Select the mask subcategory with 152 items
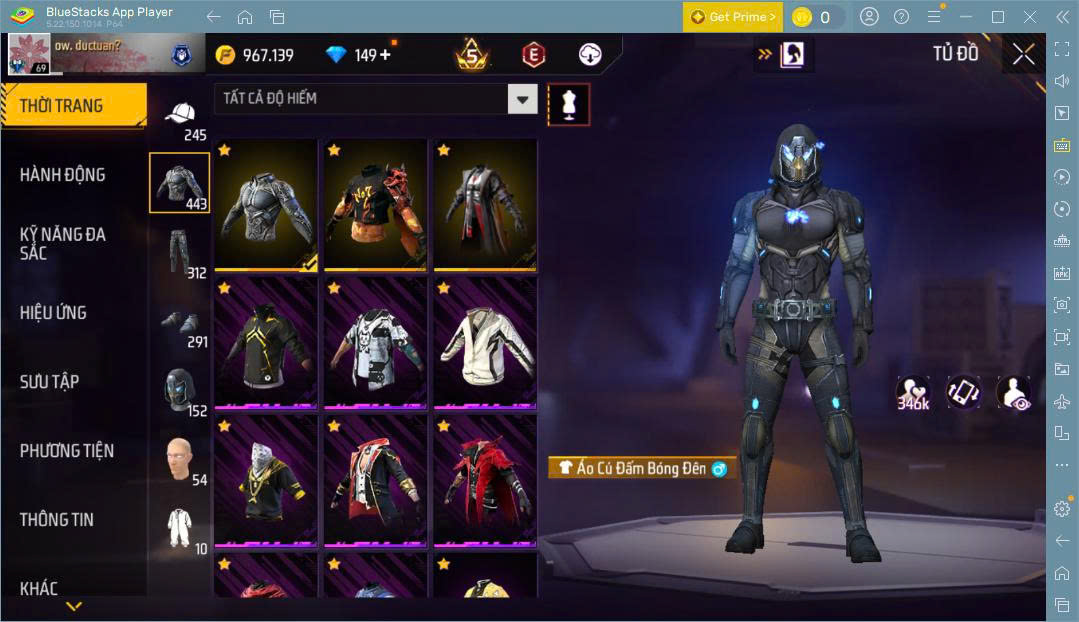1079x622 pixels. pyautogui.click(x=180, y=391)
